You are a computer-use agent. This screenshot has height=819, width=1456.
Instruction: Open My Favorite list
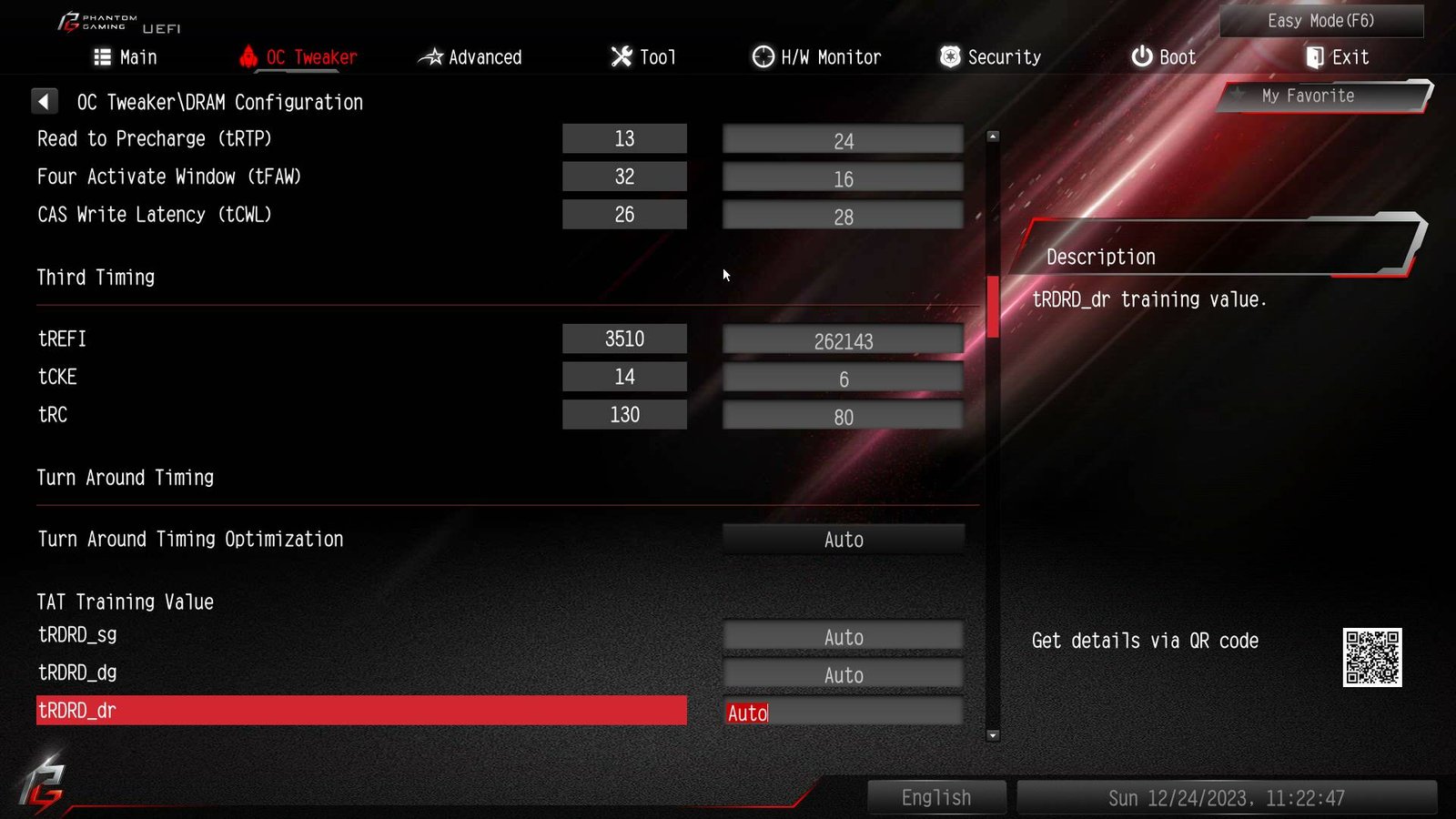point(1308,96)
